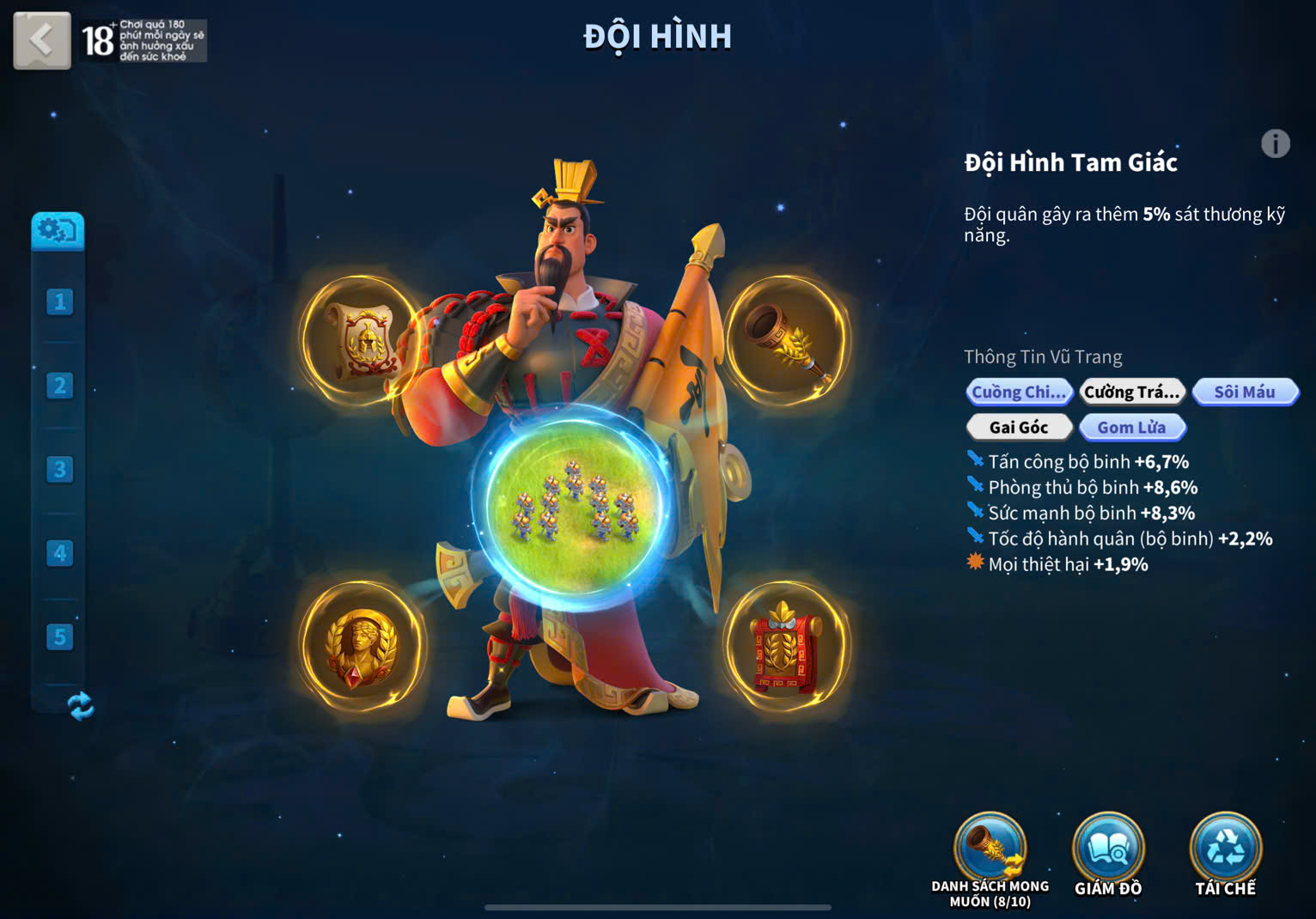Select the golden horn armament slot
Screen dimensions: 1316x919
(787, 341)
